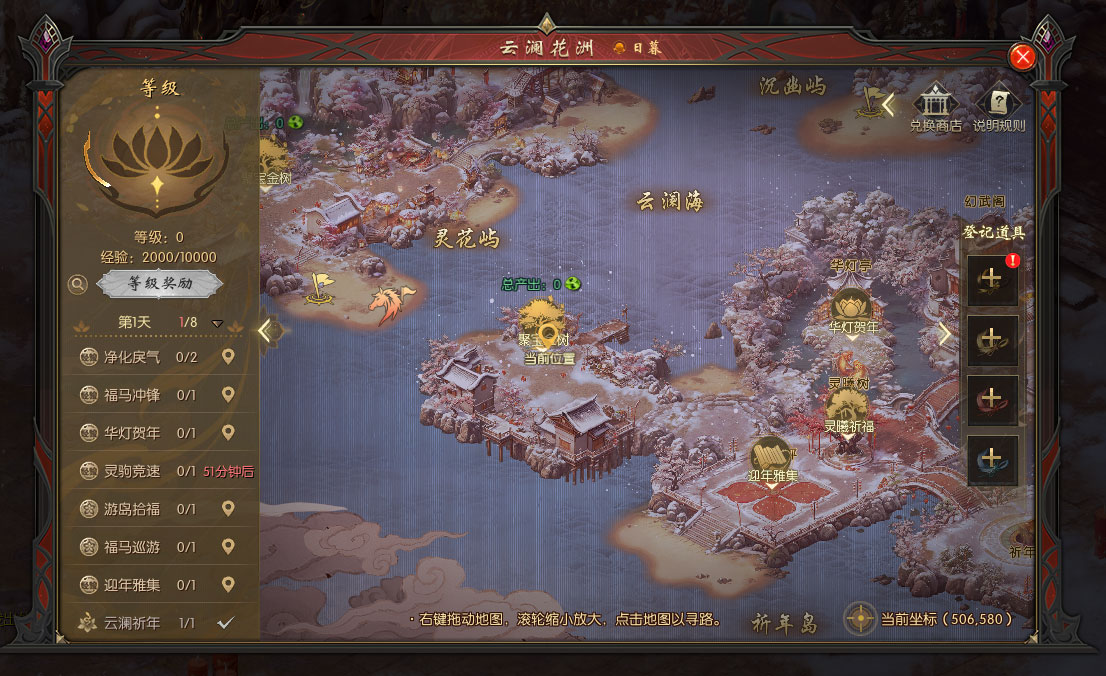Track the 华灯贺年 task location
1106x676 pixels.
point(228,433)
